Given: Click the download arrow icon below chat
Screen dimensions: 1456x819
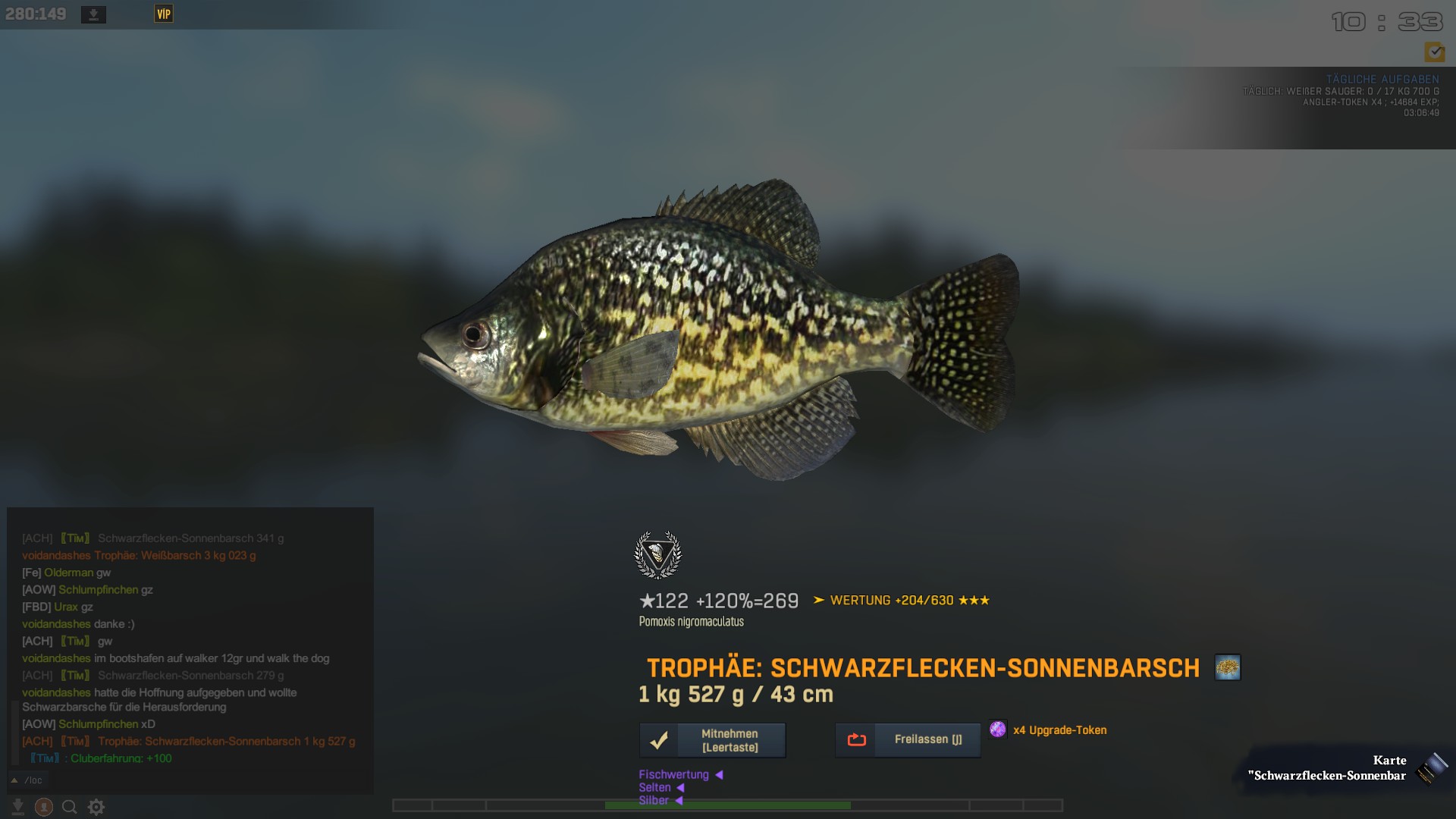Looking at the screenshot, I should [x=17, y=807].
